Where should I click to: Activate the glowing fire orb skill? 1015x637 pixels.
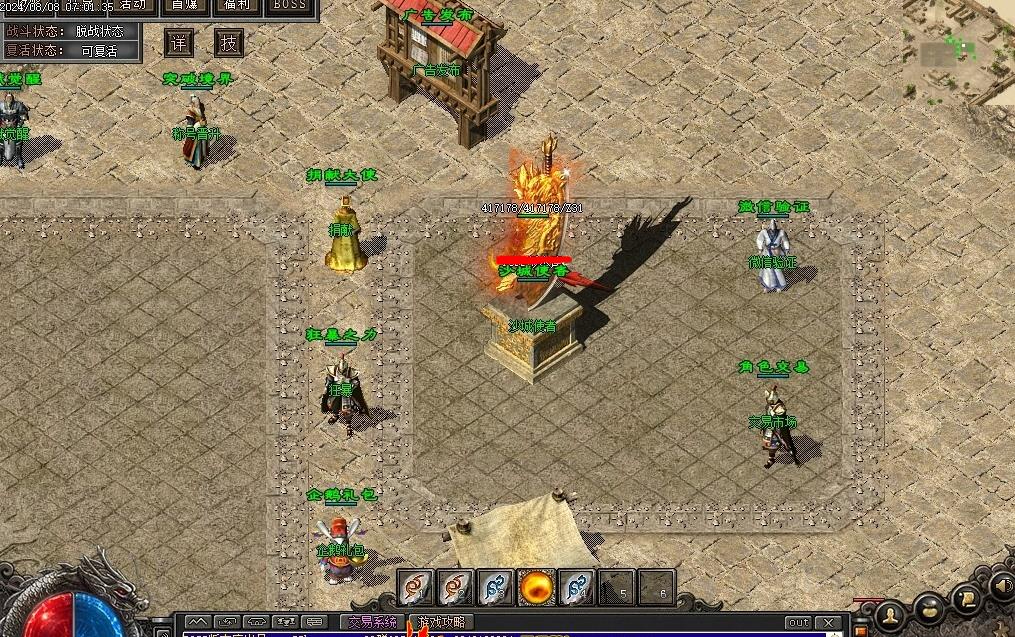536,587
